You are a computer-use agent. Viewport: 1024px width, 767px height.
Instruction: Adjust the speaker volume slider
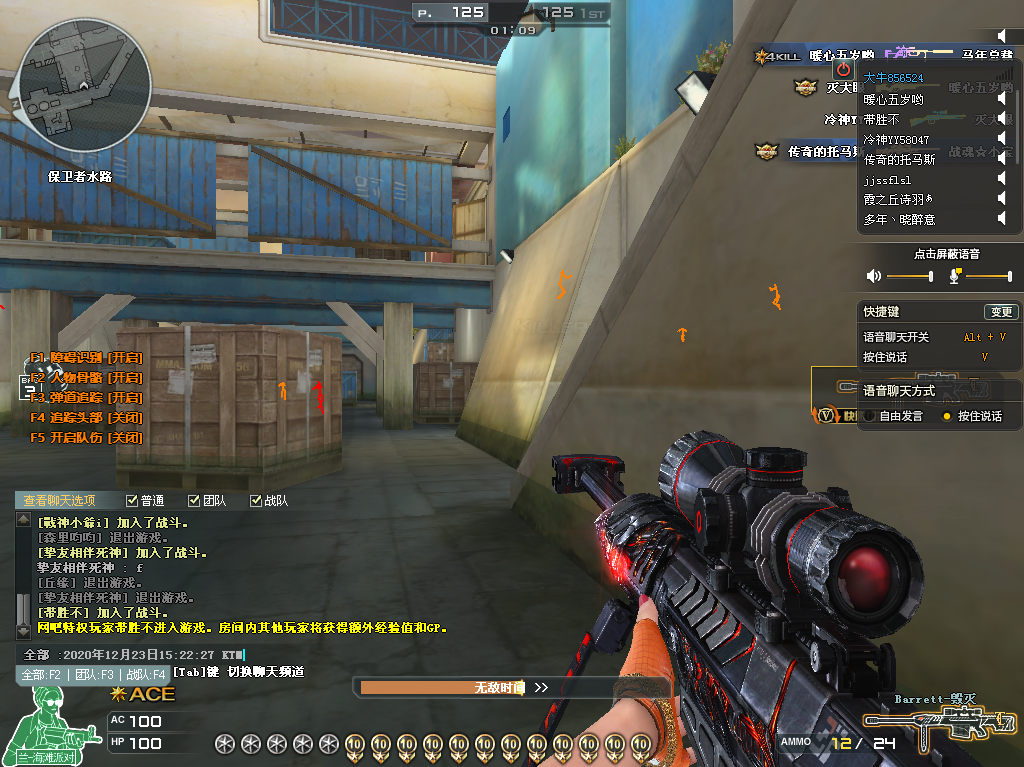click(x=910, y=276)
